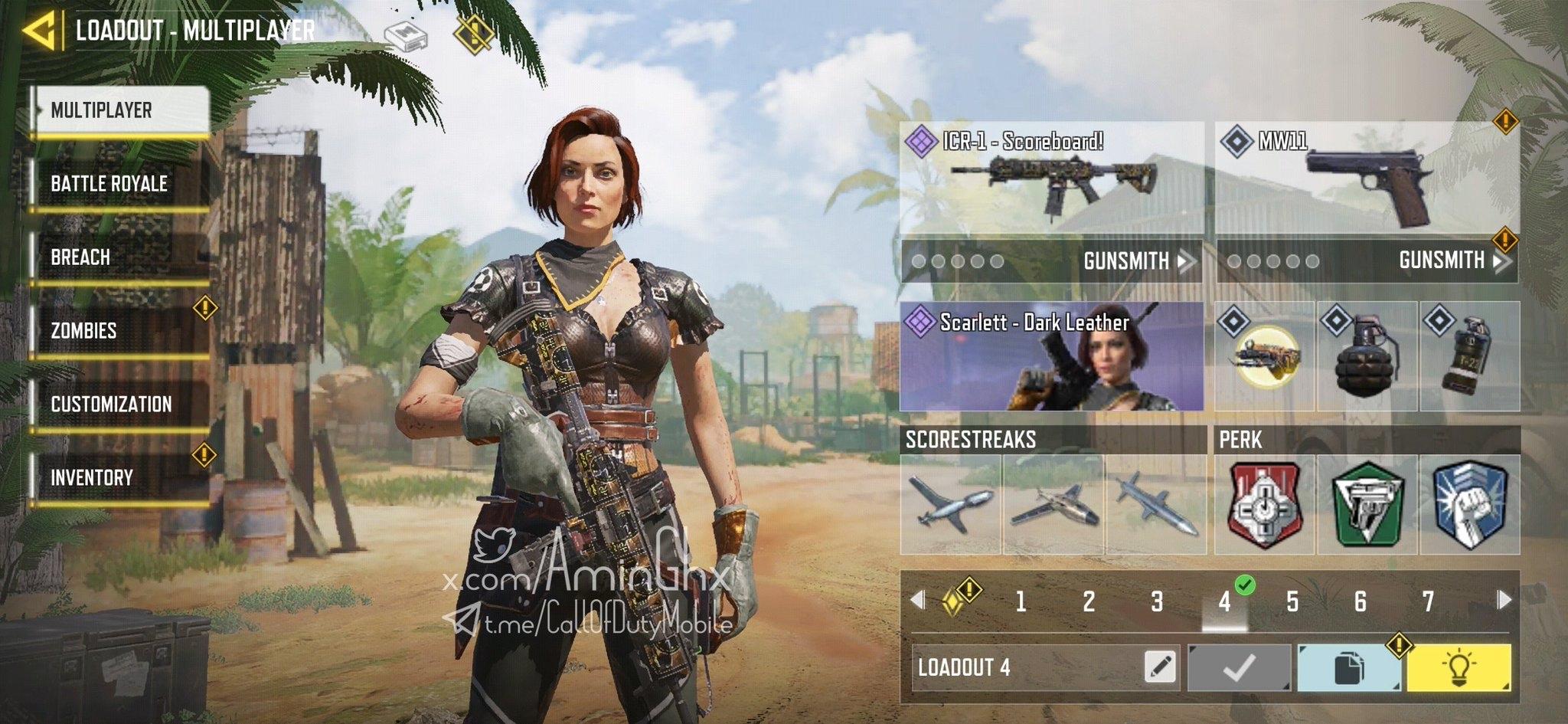The image size is (1568, 724).
Task: Select the green perk slot
Action: [x=1367, y=505]
